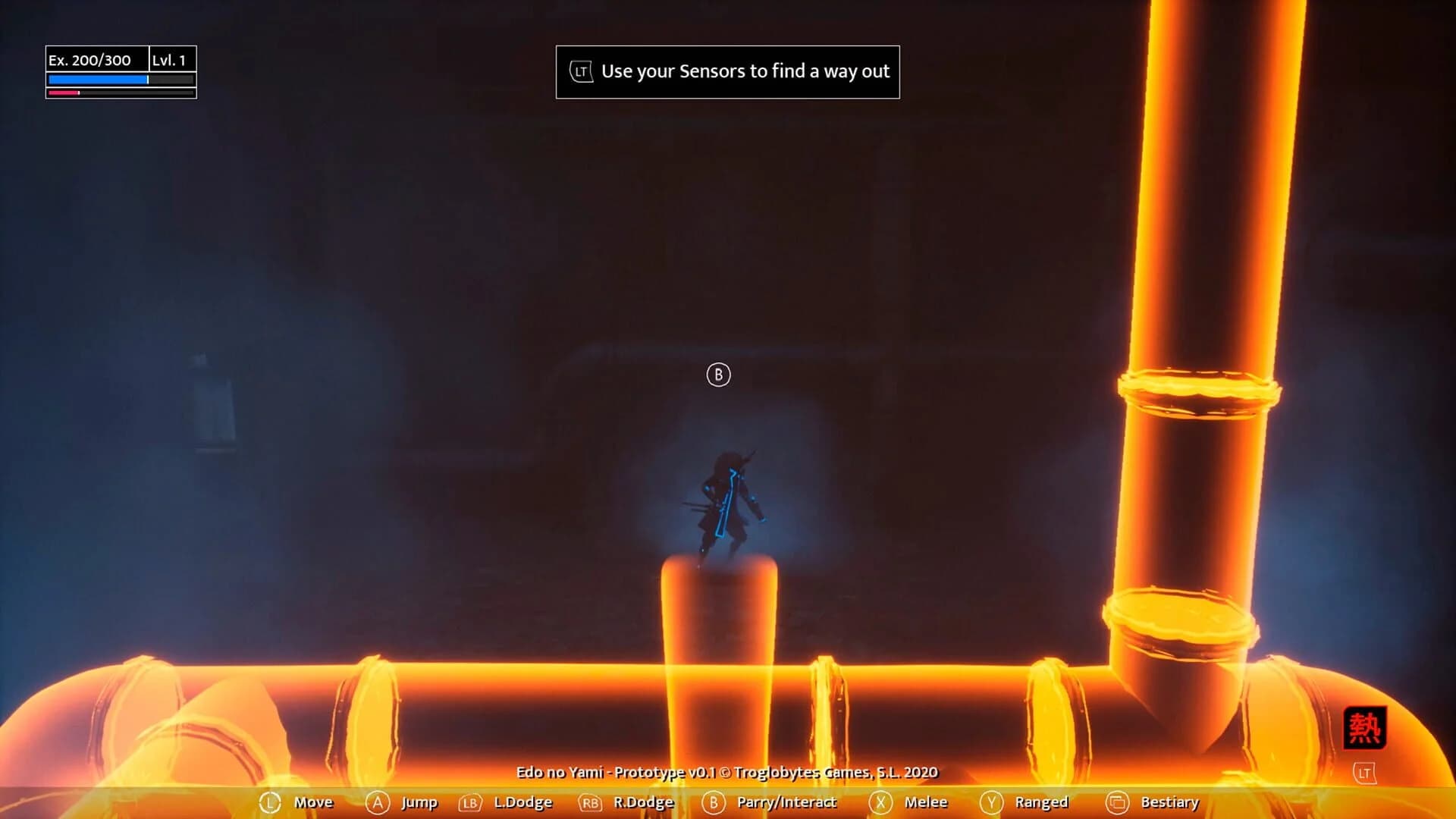Screen dimensions: 1456x819
Task: Click the Use your Sensors tutorial banner
Action: [x=728, y=71]
